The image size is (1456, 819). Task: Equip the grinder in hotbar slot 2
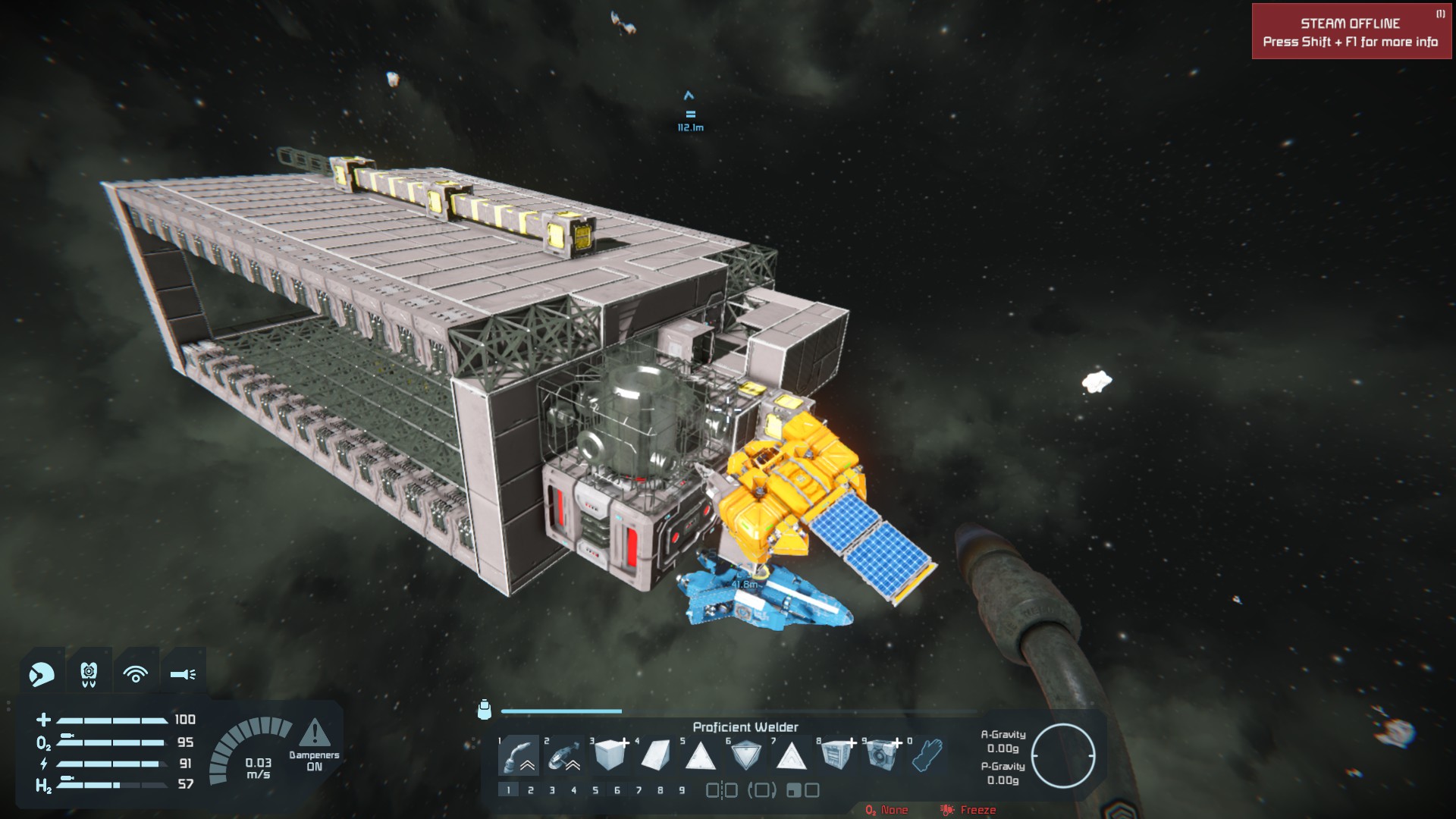pos(563,755)
